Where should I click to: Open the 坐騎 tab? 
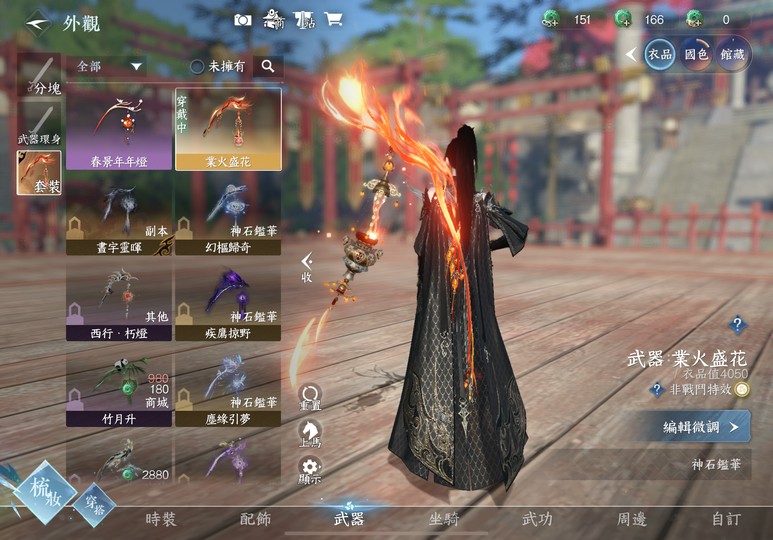[x=444, y=519]
